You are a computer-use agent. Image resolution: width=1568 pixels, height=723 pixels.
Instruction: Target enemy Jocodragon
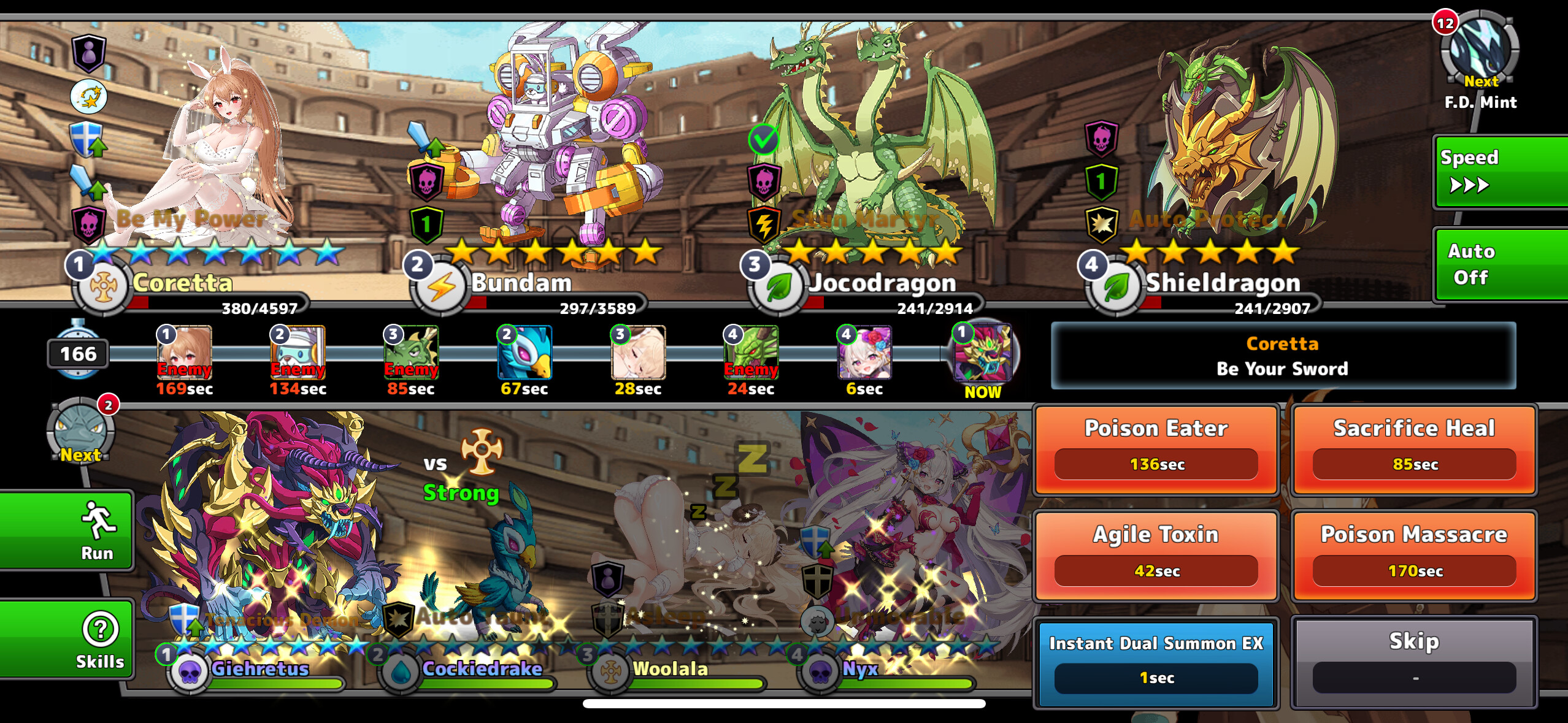pos(871,153)
